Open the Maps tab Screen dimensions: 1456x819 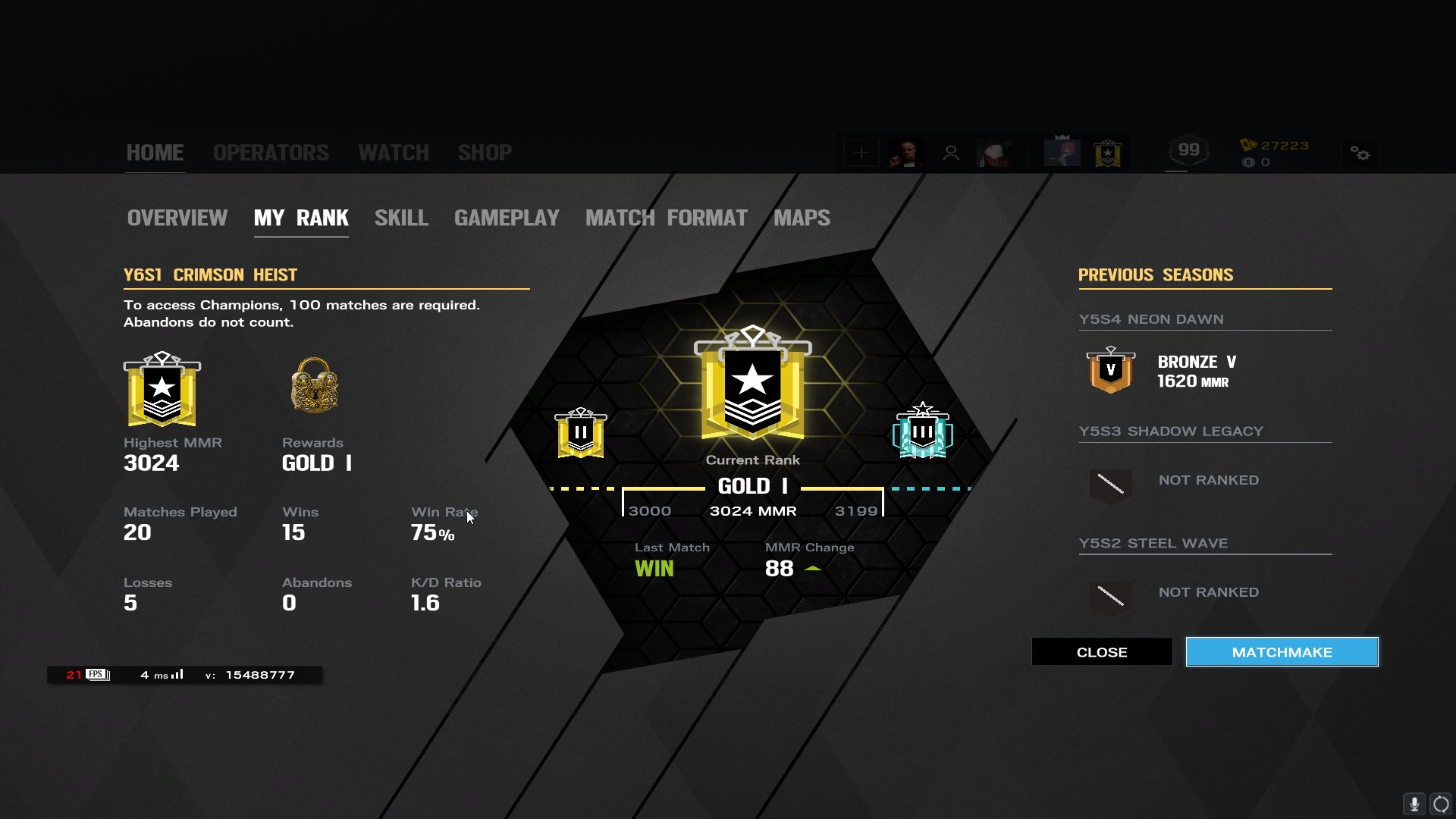click(802, 218)
